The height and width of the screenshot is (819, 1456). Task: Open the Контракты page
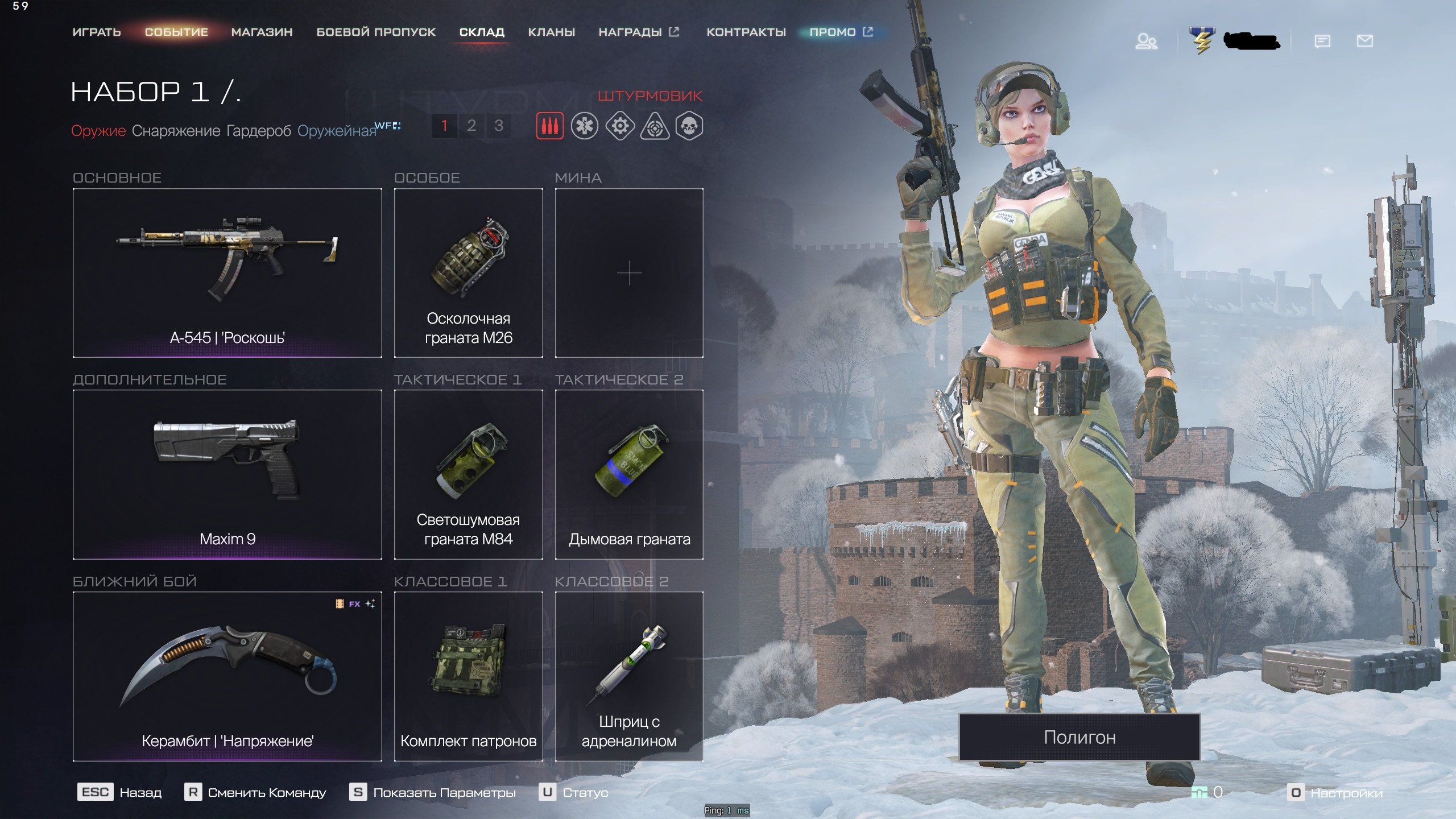746,32
